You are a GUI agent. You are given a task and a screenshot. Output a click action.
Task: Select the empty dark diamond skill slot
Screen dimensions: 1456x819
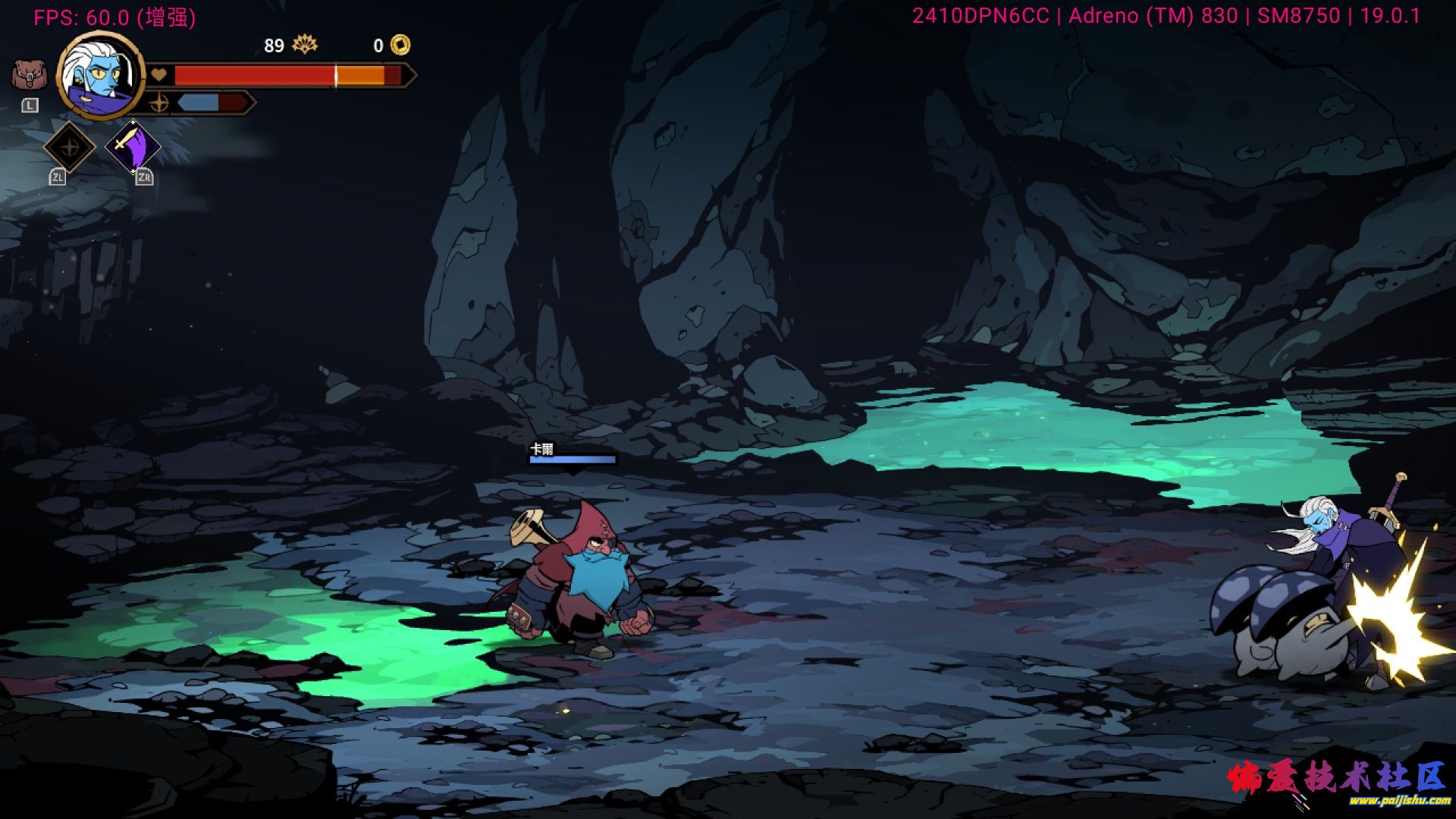[69, 147]
